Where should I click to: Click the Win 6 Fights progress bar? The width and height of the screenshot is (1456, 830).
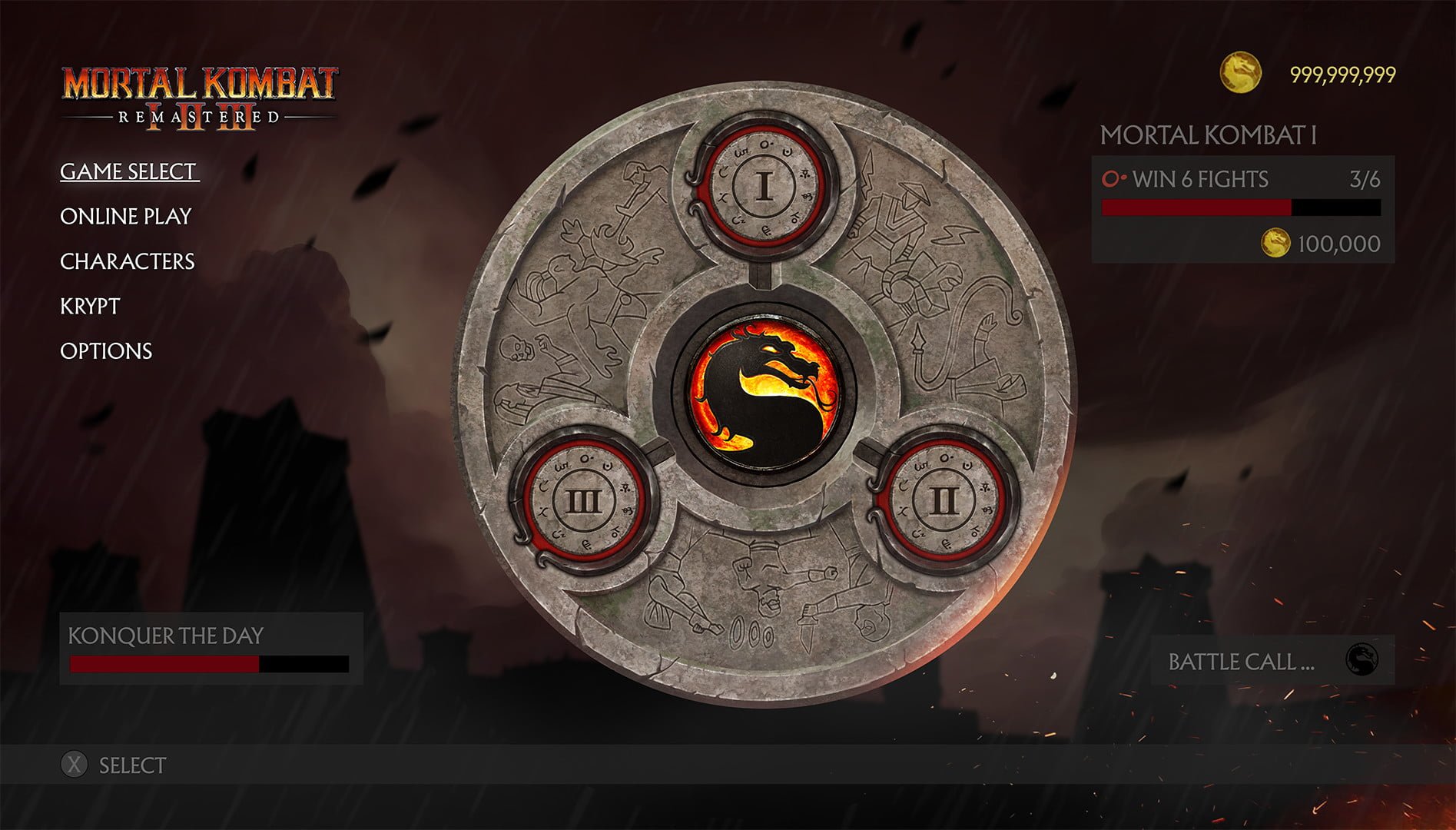click(x=1240, y=206)
